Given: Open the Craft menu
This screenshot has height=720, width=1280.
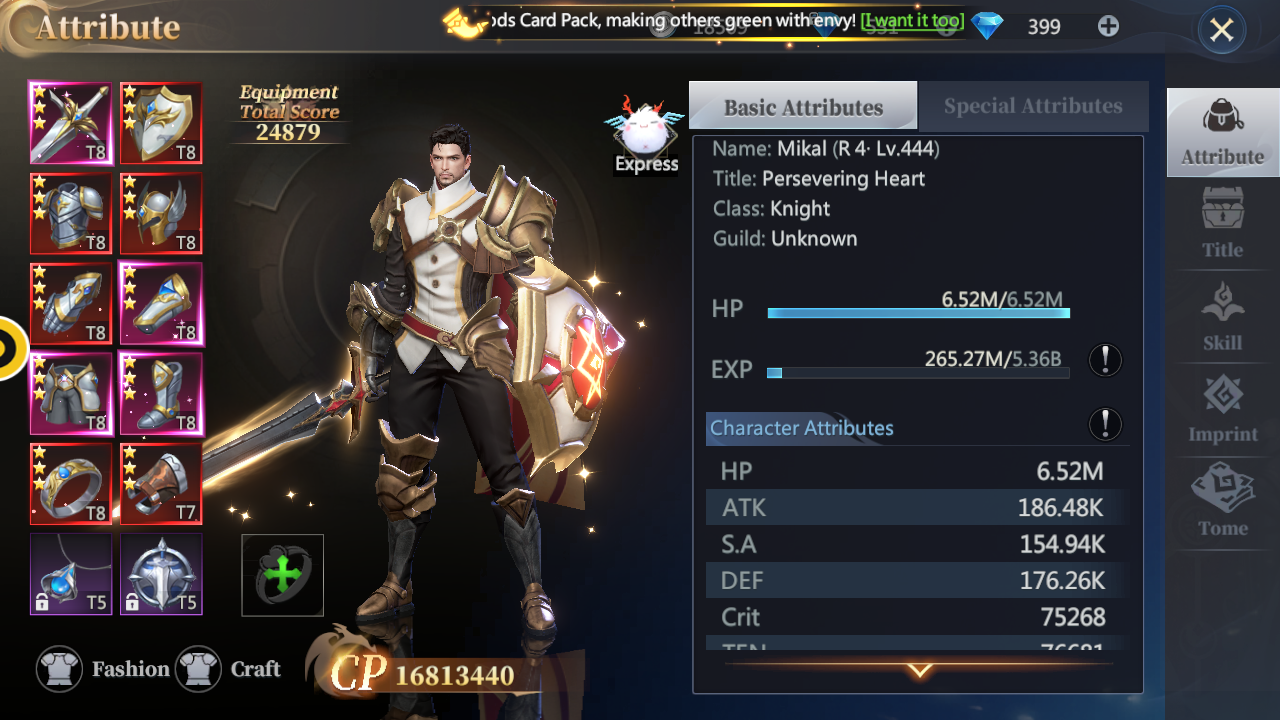Looking at the screenshot, I should [x=228, y=669].
